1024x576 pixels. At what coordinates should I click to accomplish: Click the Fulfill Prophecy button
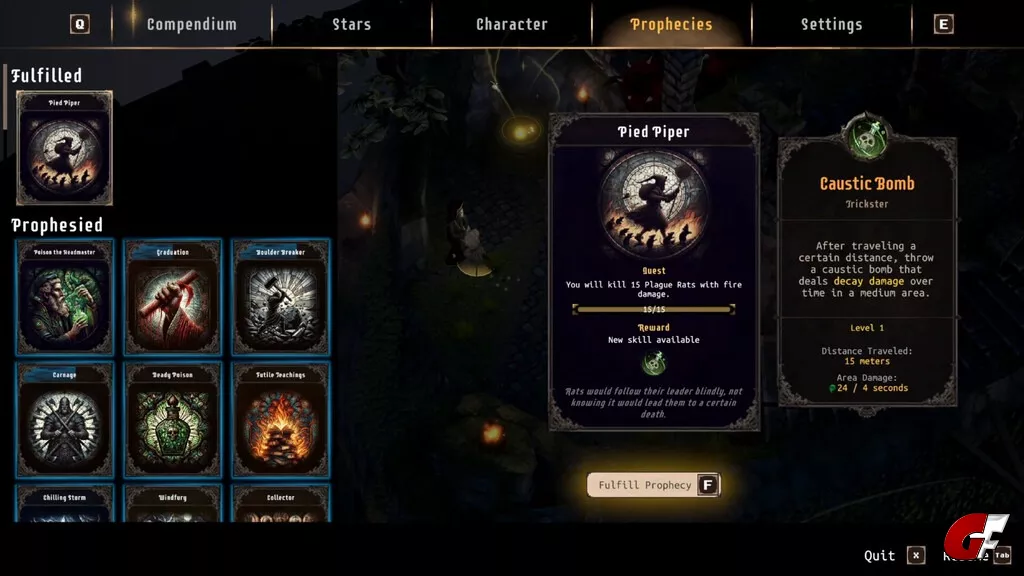[x=653, y=485]
